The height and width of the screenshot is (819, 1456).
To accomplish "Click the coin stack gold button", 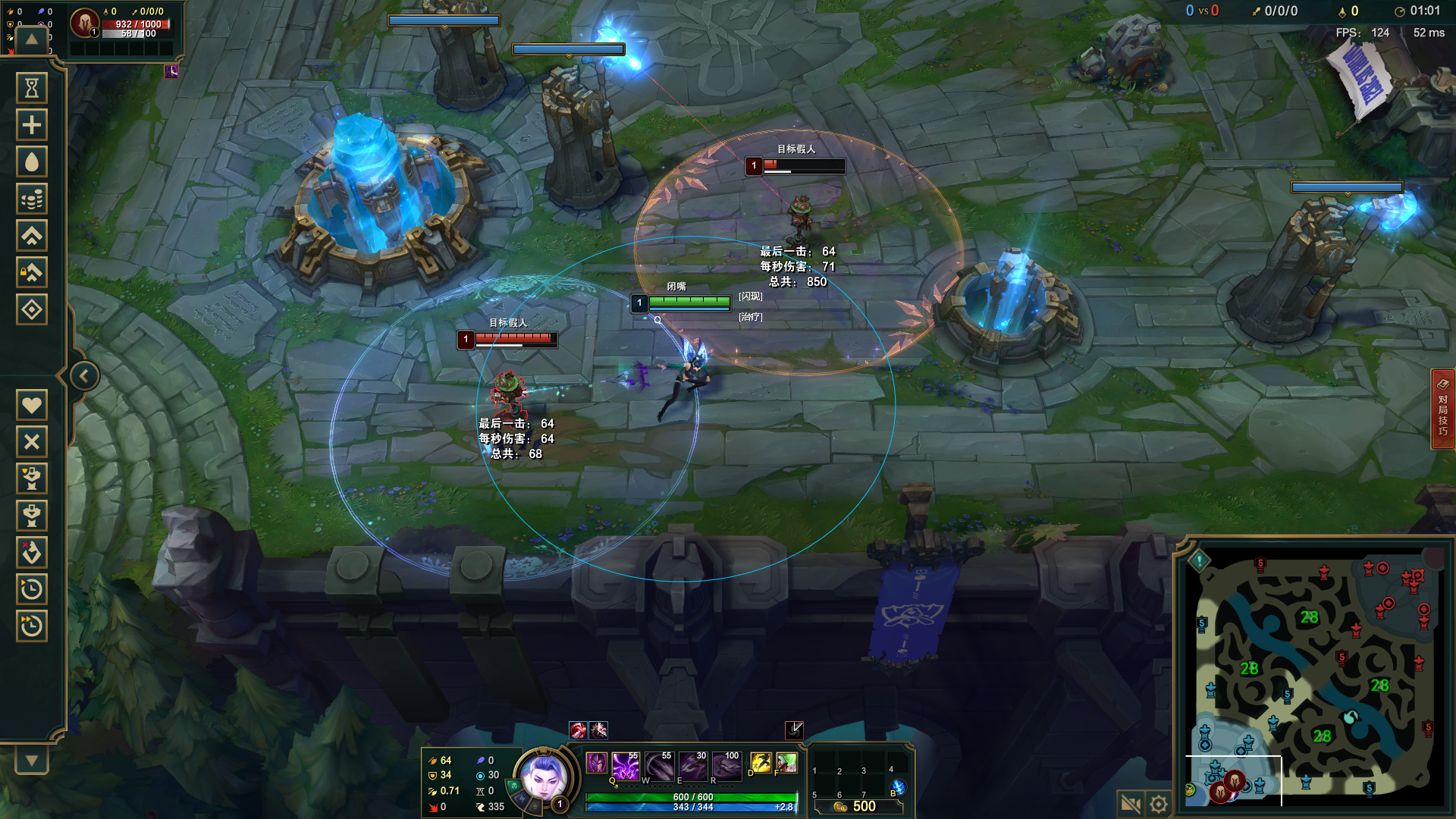I will click(x=32, y=199).
